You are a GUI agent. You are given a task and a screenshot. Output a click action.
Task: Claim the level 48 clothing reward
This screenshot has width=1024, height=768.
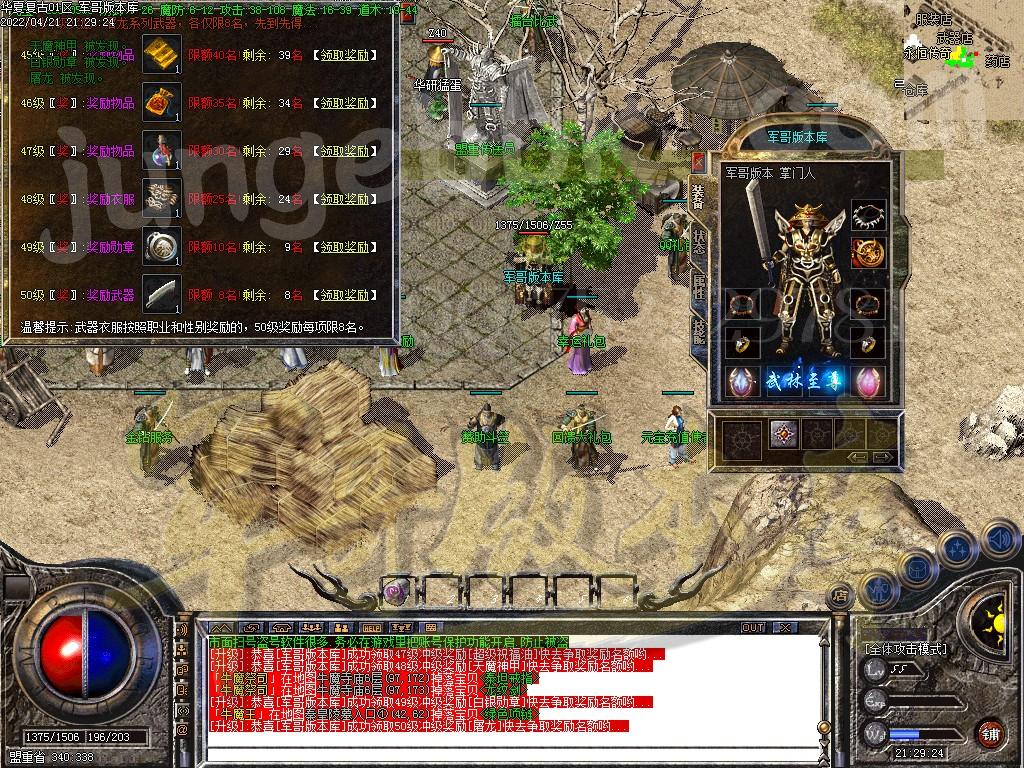[x=343, y=199]
